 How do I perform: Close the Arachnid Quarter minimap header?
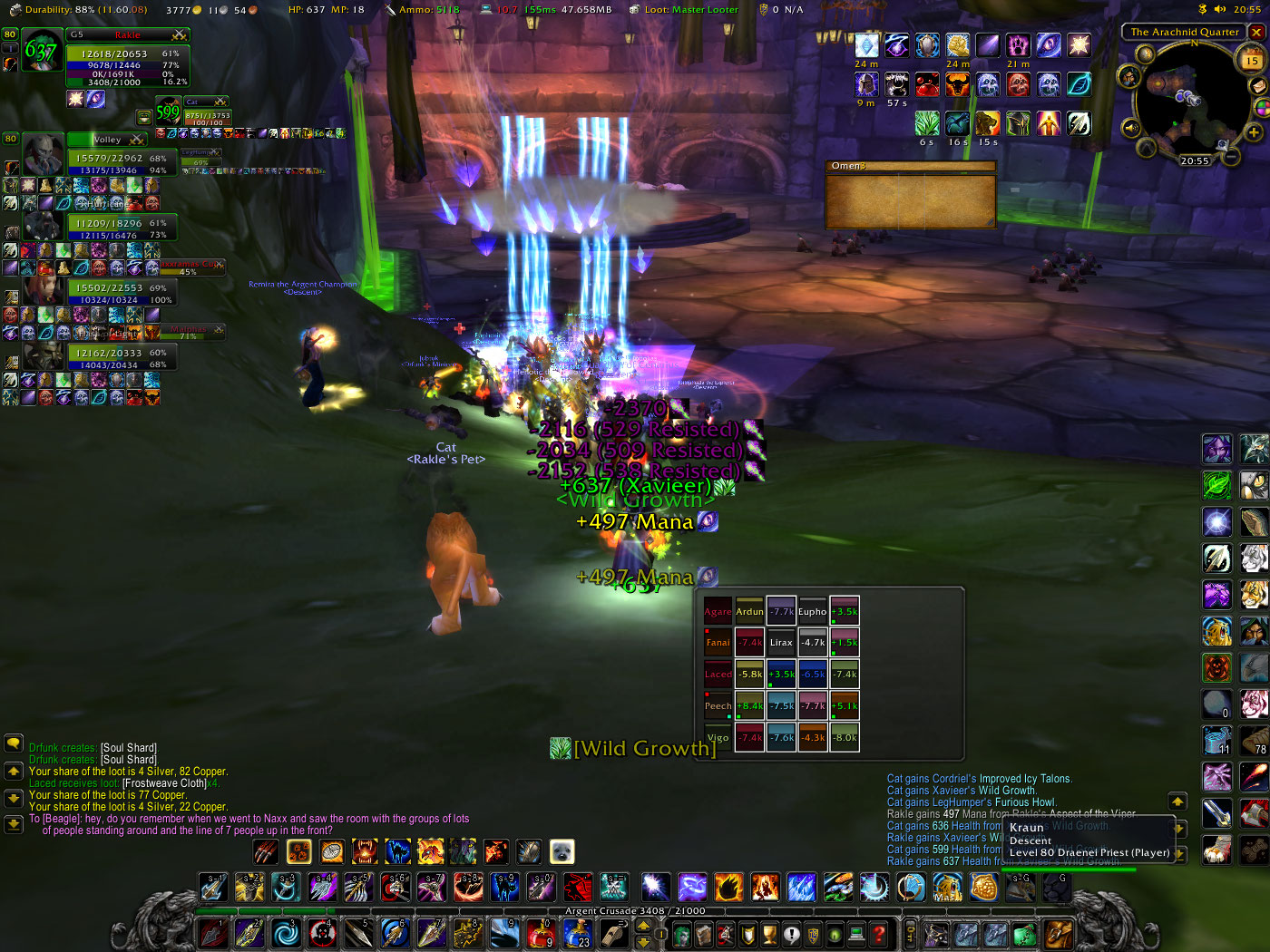(1256, 32)
